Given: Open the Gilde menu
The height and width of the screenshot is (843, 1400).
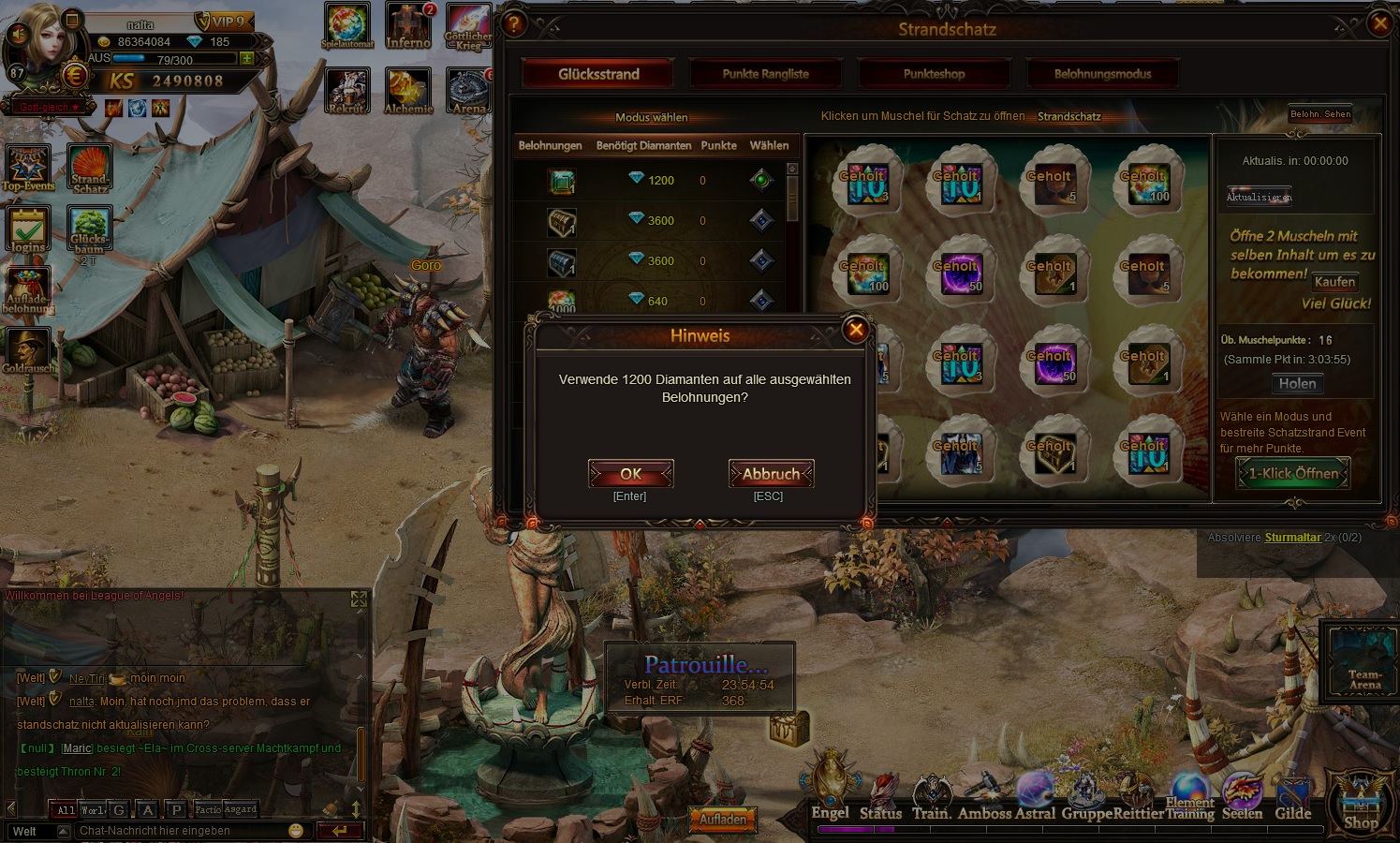Looking at the screenshot, I should [1292, 796].
